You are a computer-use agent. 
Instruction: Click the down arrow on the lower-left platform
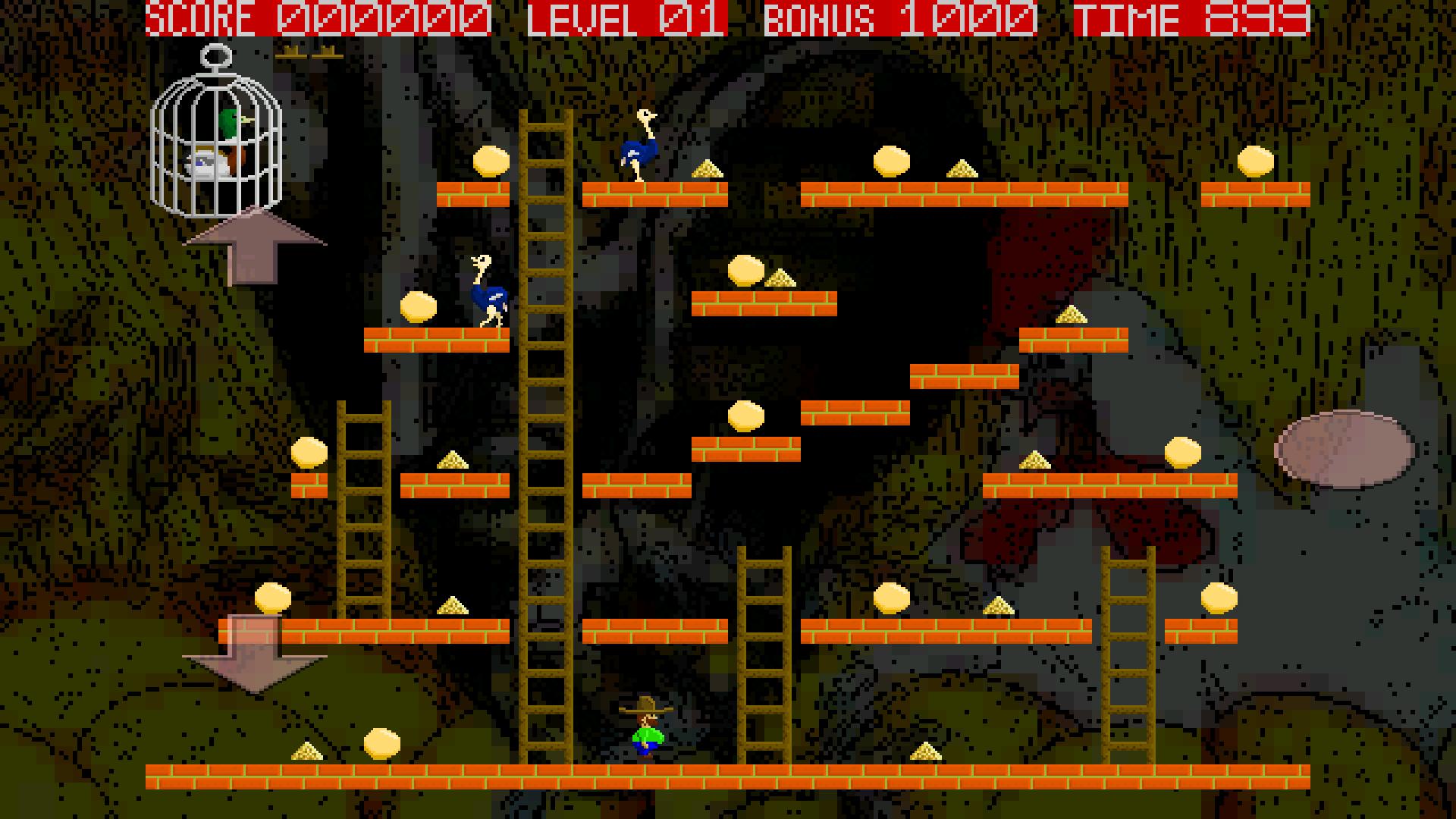(254, 656)
